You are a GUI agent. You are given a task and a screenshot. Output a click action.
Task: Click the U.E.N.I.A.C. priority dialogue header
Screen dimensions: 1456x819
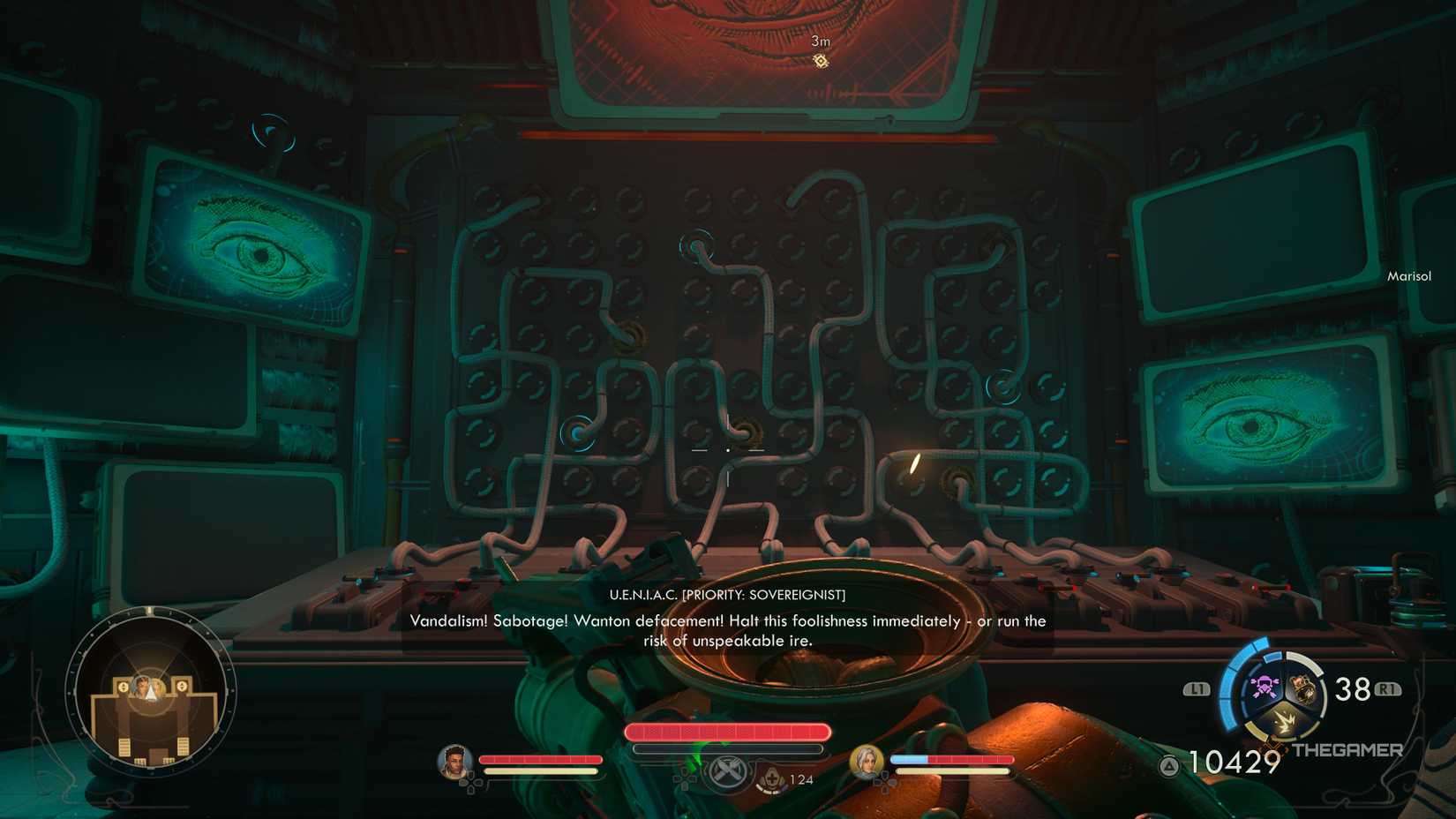point(726,594)
